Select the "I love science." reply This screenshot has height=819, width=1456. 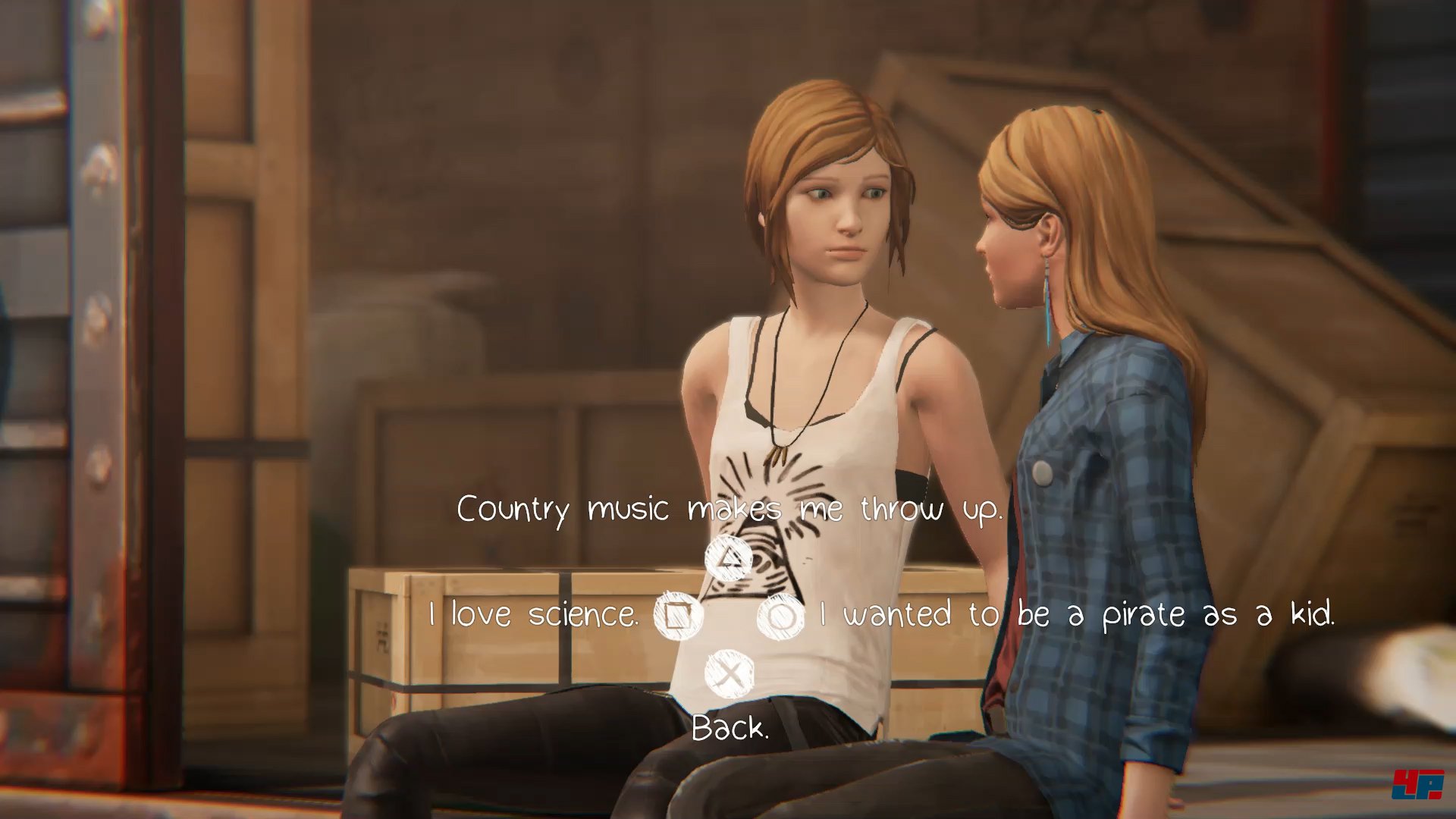pyautogui.click(x=533, y=614)
